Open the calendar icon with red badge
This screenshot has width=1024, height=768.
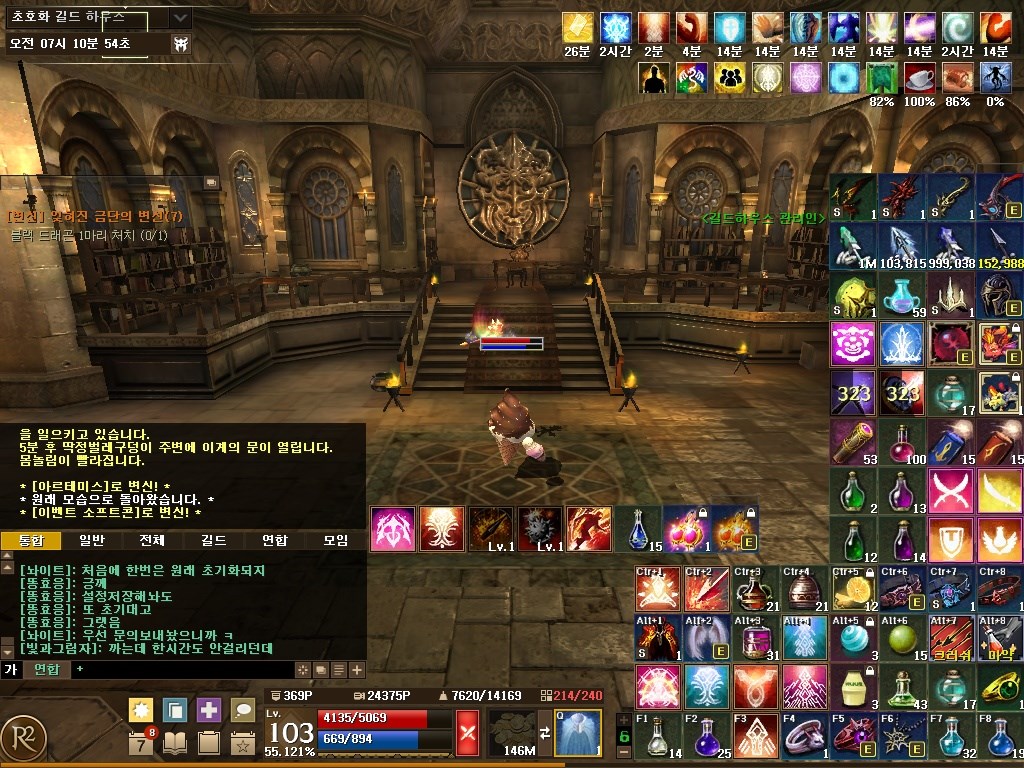pos(141,743)
